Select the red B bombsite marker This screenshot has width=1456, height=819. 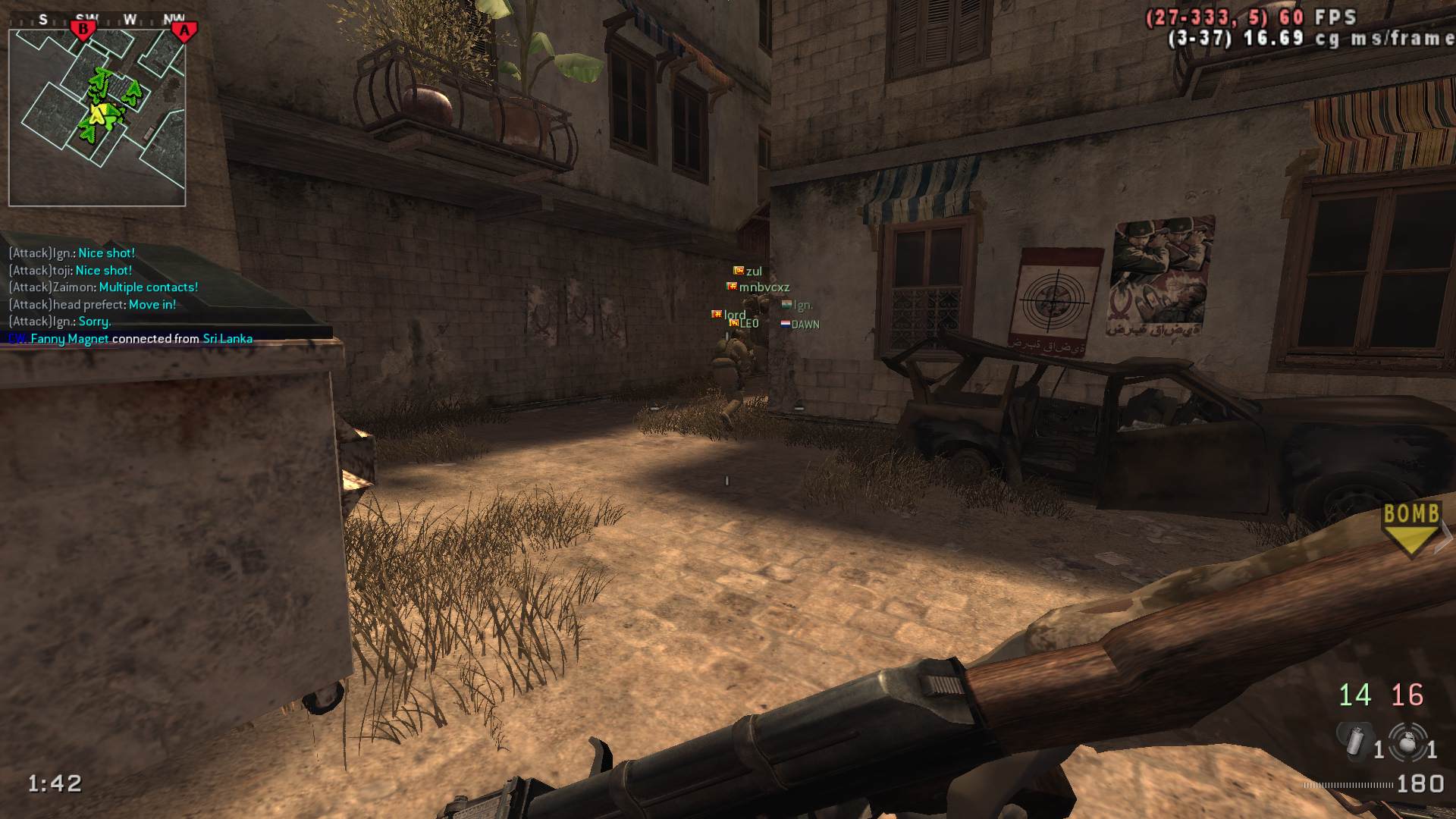click(x=83, y=30)
